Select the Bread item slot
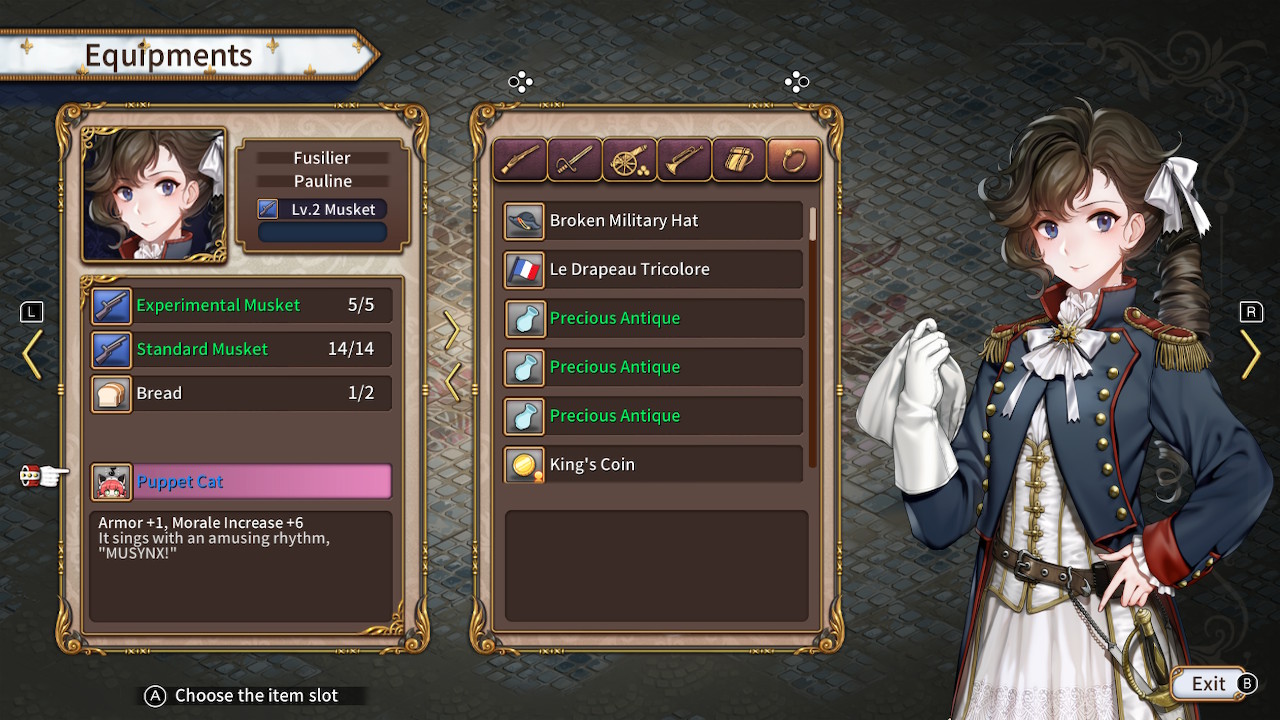The width and height of the screenshot is (1280, 720). tap(241, 393)
